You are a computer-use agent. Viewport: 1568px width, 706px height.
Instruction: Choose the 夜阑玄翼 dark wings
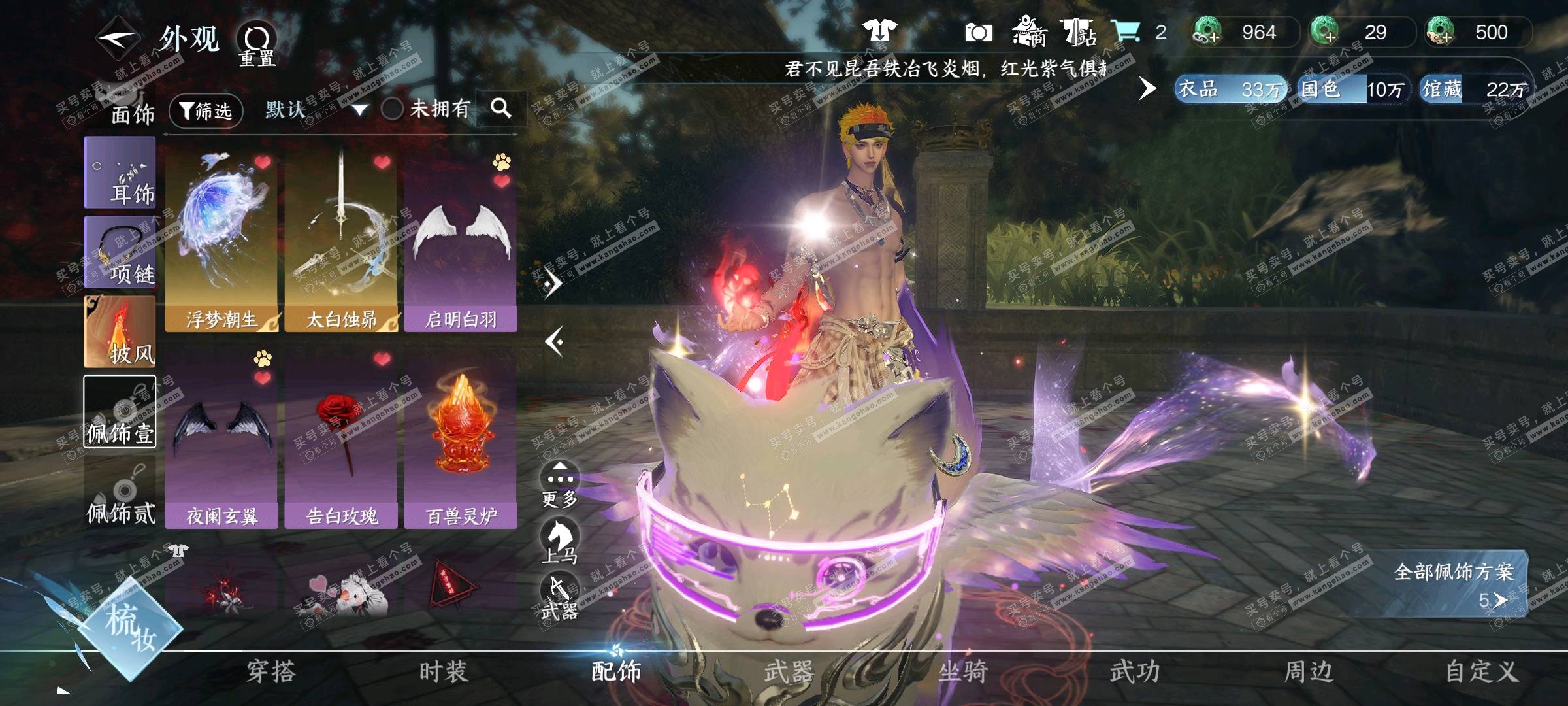221,437
